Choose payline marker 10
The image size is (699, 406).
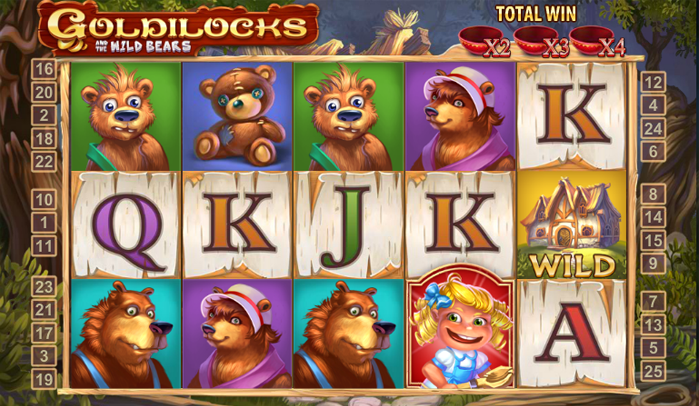43,200
